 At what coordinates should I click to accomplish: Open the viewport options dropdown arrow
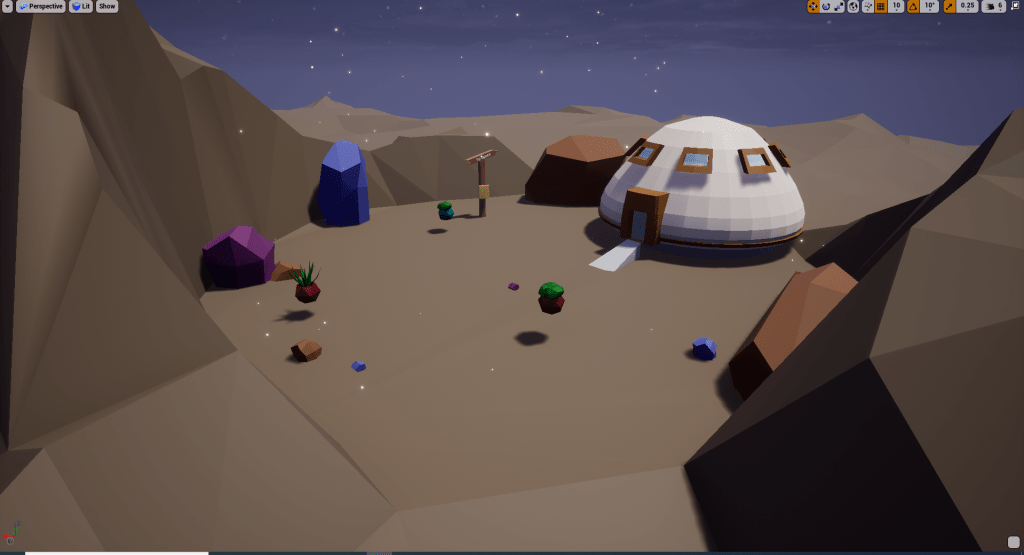coord(7,6)
